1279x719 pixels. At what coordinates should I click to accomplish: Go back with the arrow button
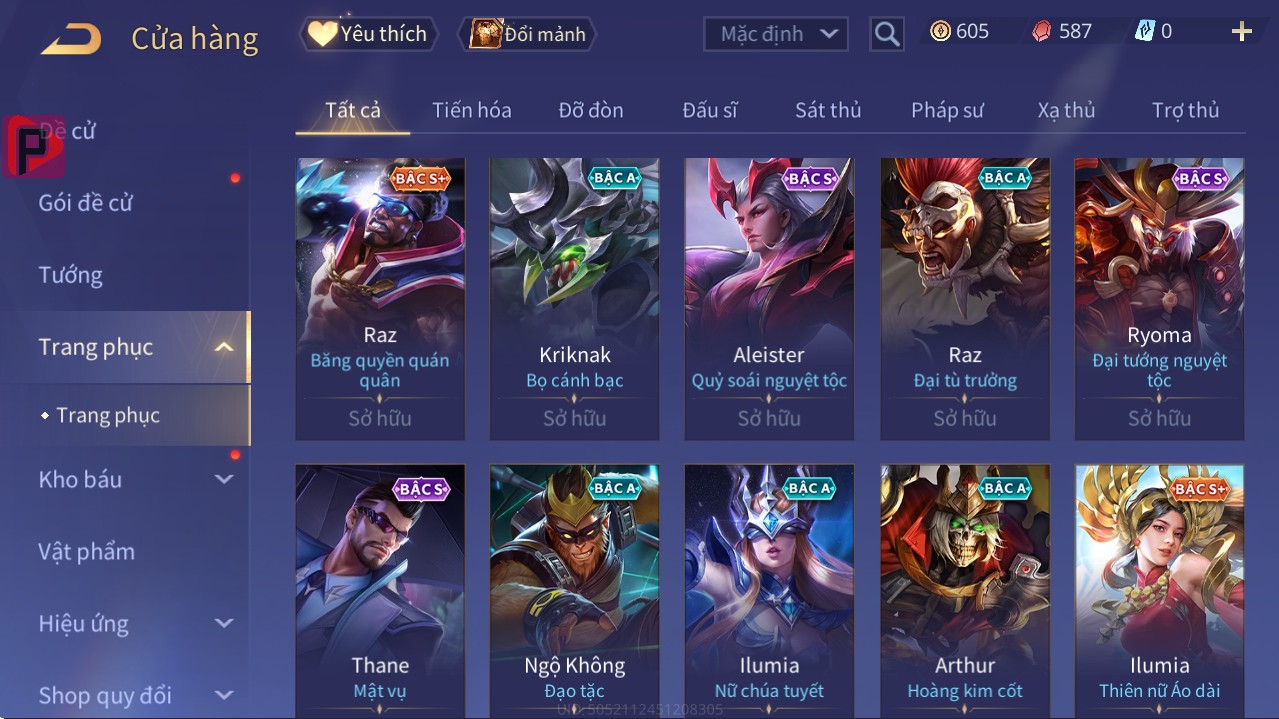coord(71,39)
